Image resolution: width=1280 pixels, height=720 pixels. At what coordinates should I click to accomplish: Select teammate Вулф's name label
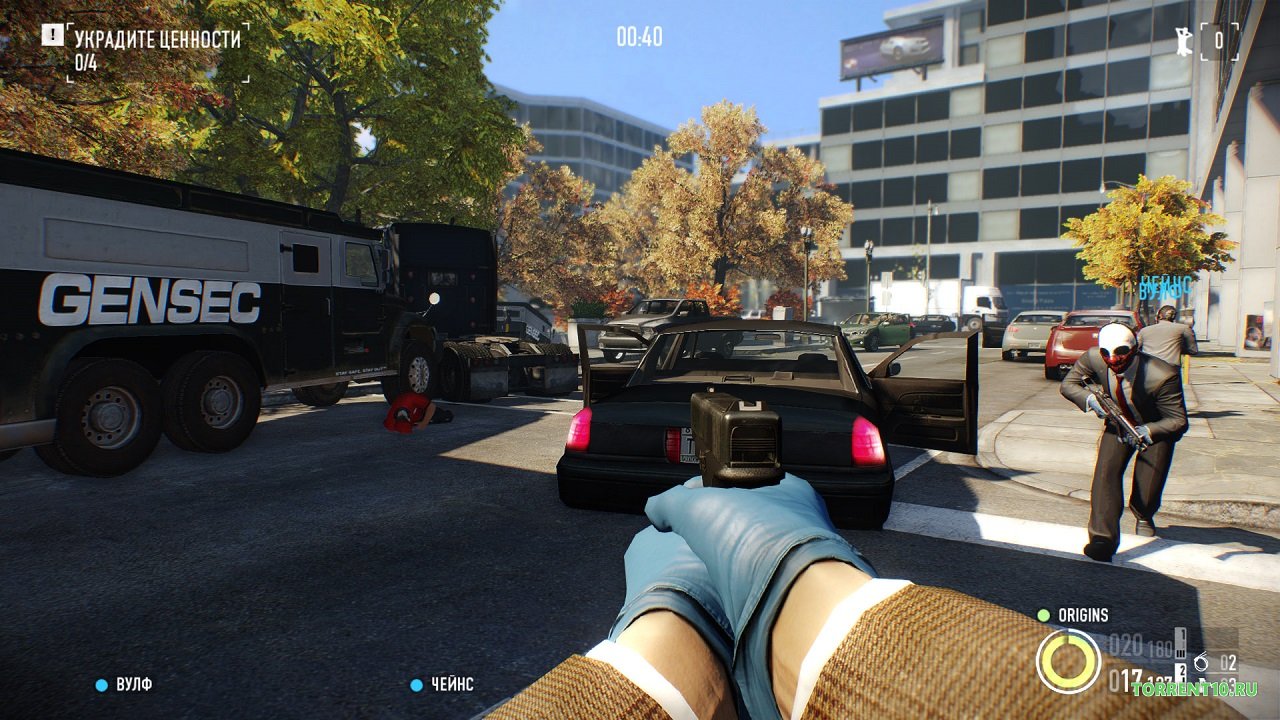pyautogui.click(x=133, y=685)
